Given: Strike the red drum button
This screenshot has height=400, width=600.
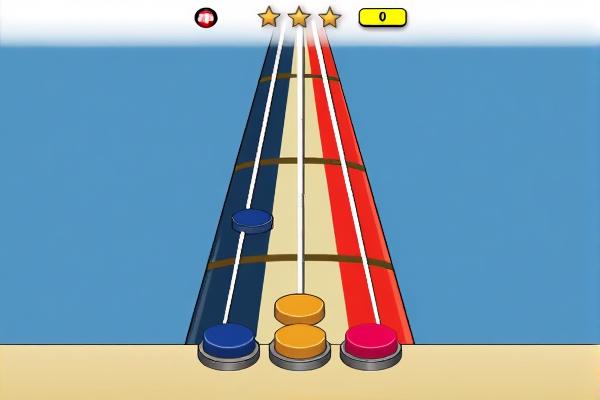Looking at the screenshot, I should pos(371,342).
